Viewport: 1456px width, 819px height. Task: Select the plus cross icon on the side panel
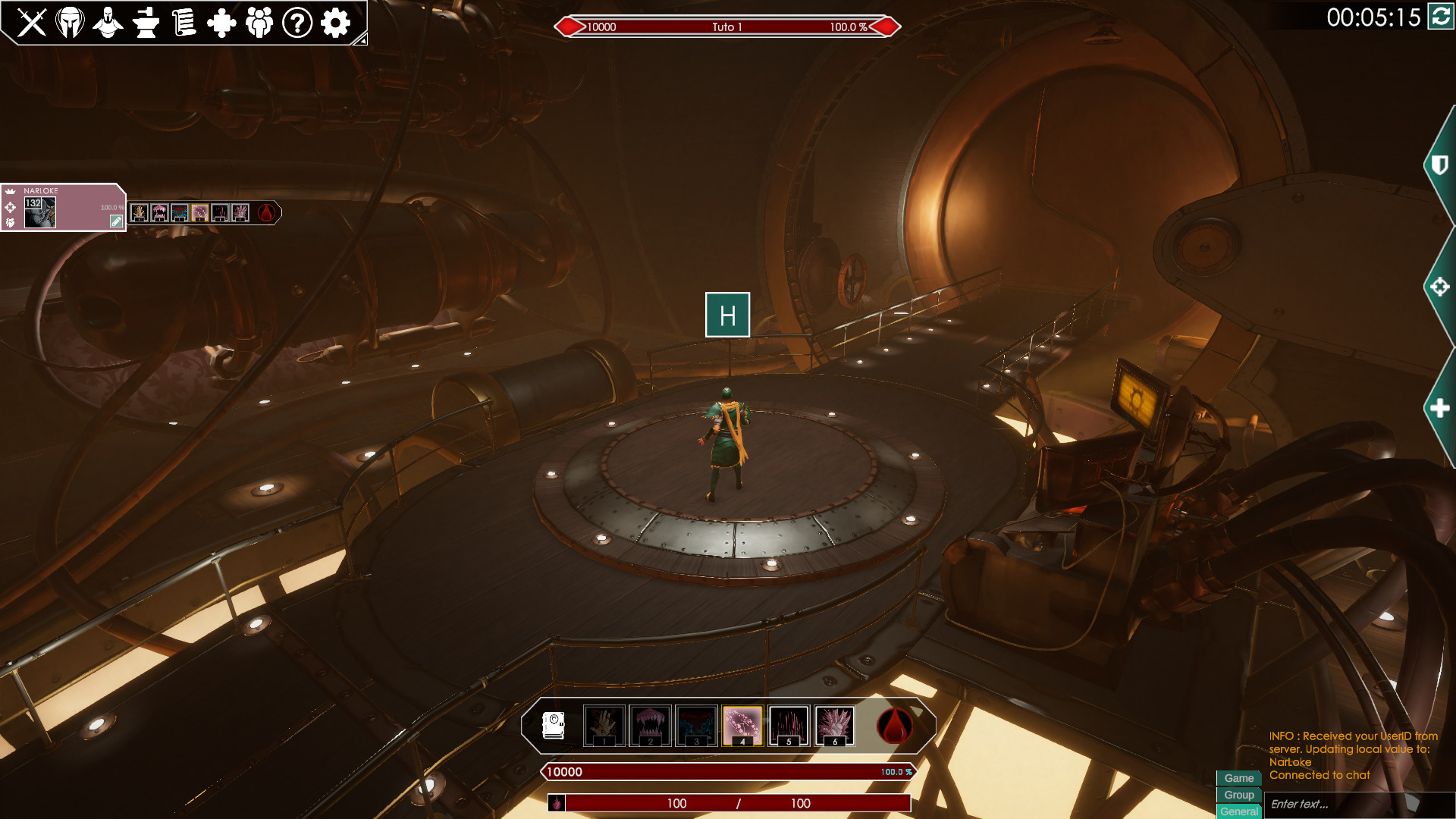click(1439, 409)
